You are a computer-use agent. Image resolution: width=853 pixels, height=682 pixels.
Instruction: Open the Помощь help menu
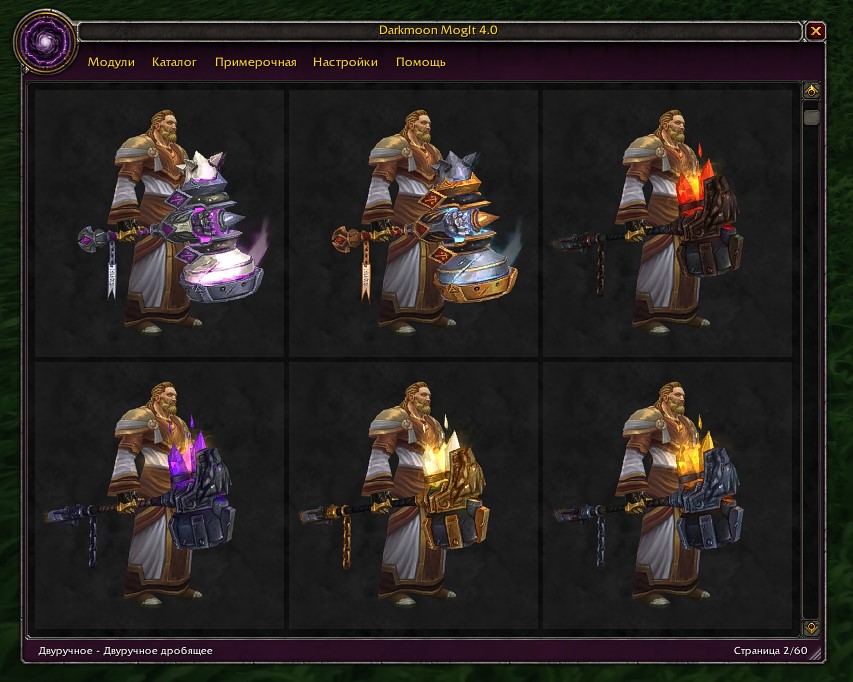point(420,62)
